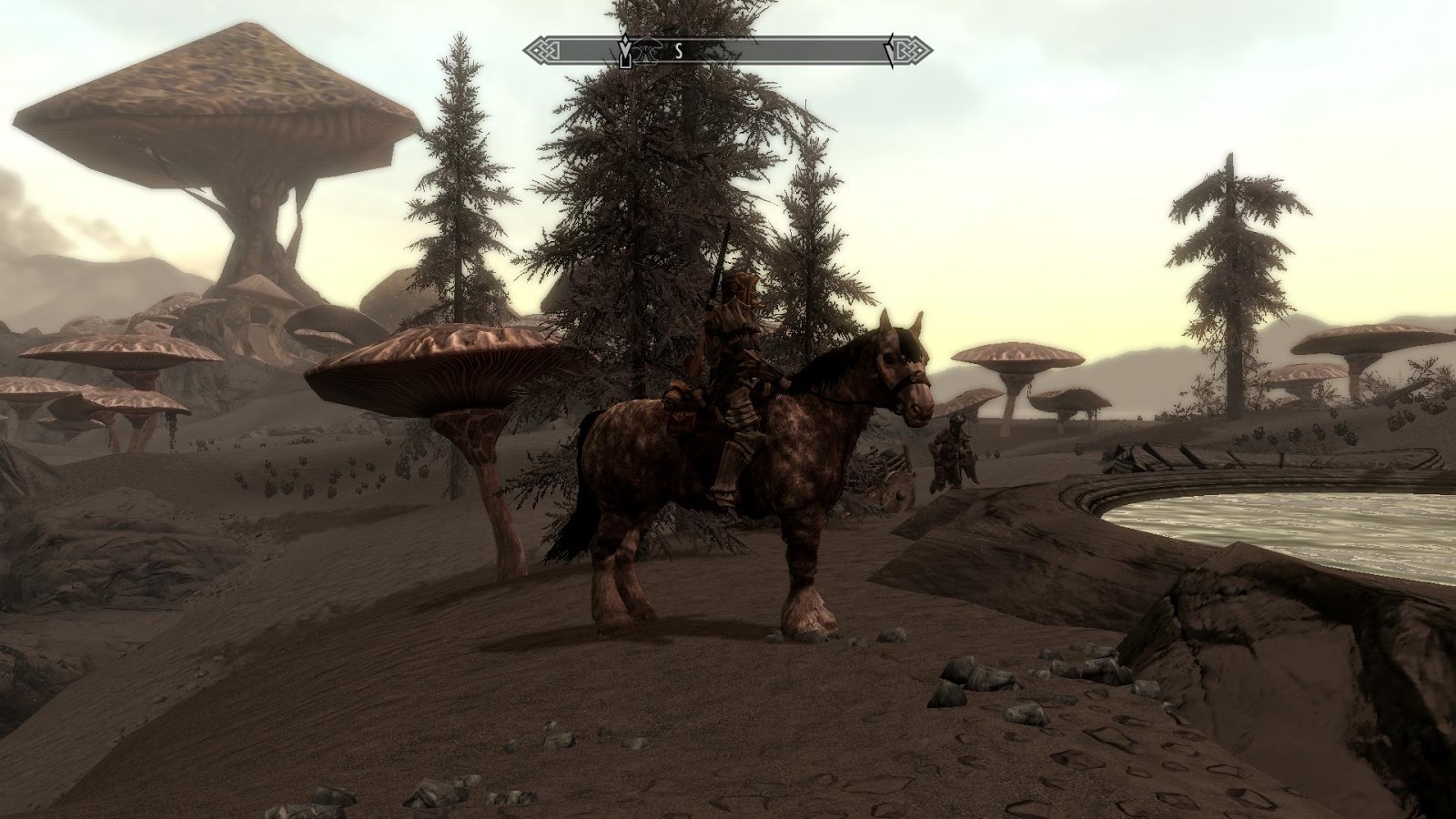Click the South heading letter on the compass
Image resolution: width=1456 pixels, height=819 pixels.
pos(678,52)
